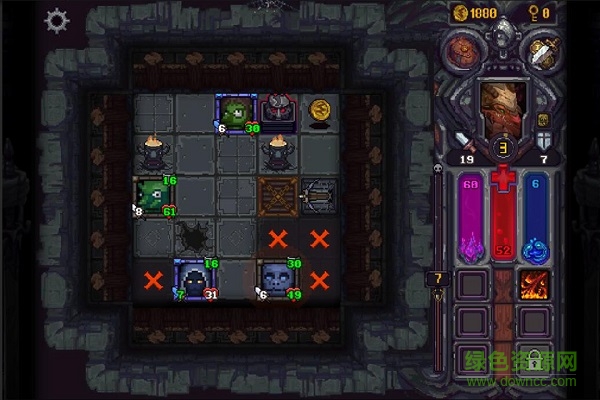Open the settings gear menu
600x400 pixels.
coord(57,20)
